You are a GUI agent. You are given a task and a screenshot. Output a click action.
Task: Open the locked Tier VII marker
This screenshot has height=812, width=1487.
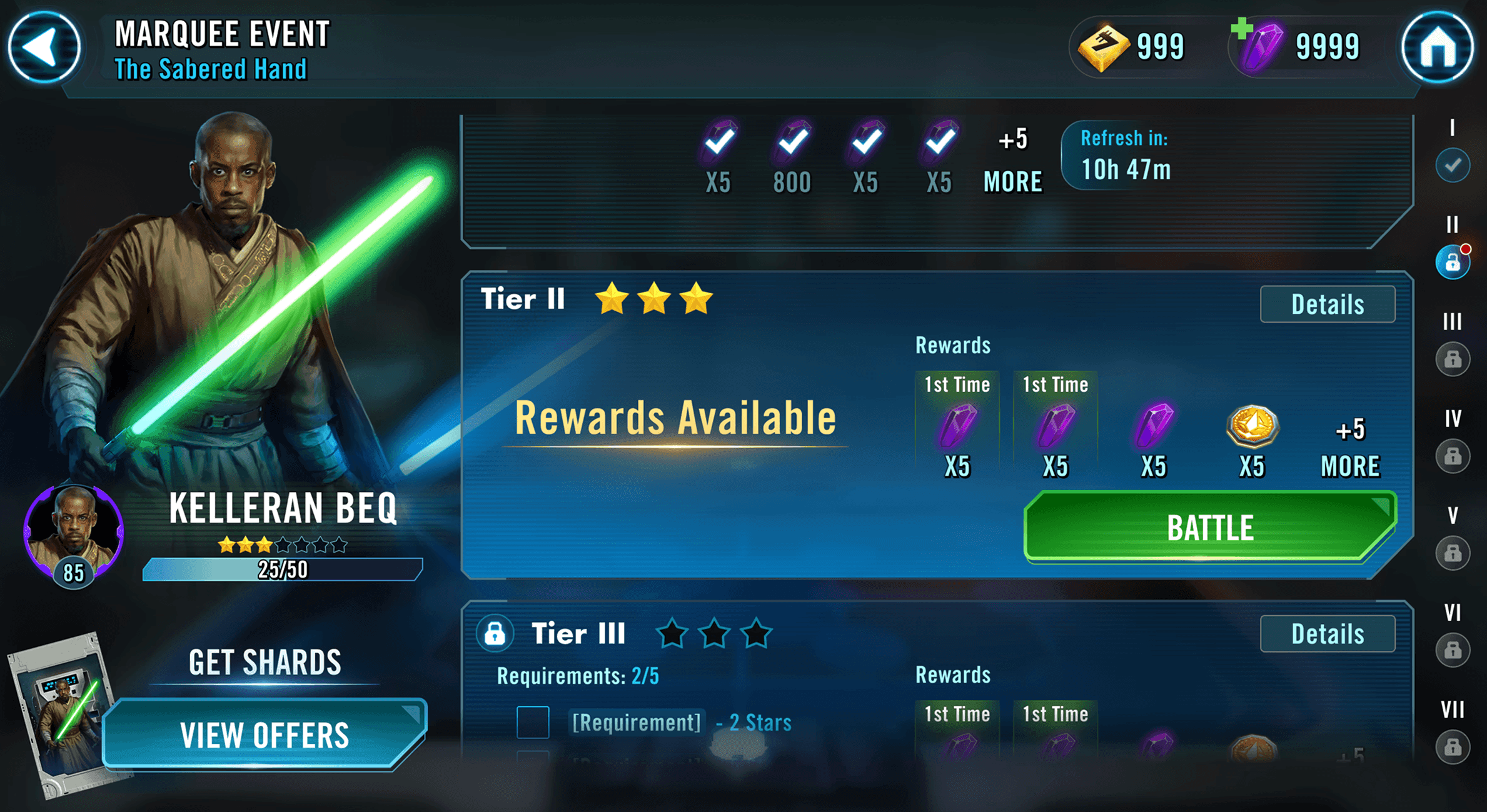[x=1452, y=747]
